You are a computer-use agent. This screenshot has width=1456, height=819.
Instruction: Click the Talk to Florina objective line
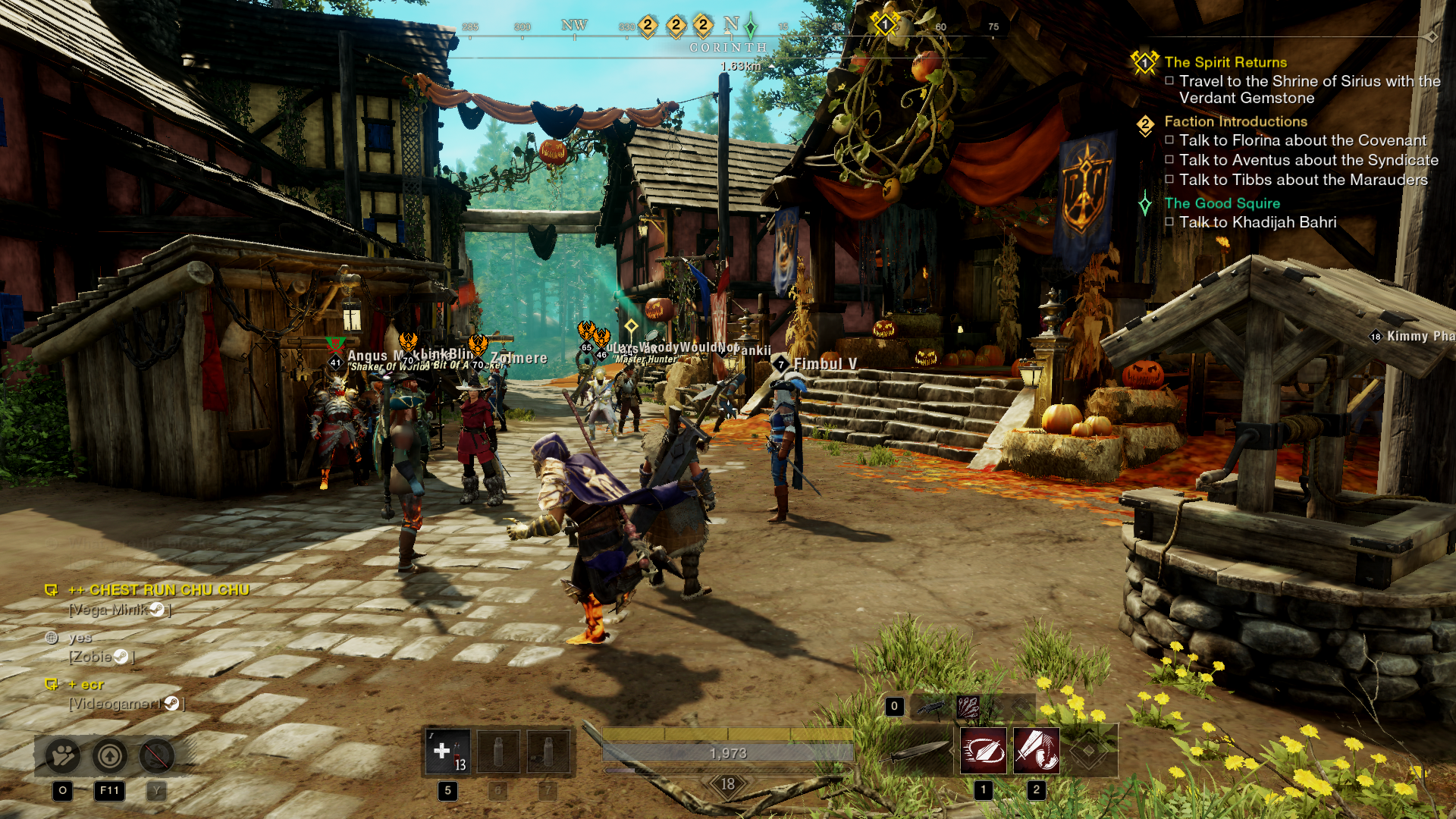[1302, 140]
